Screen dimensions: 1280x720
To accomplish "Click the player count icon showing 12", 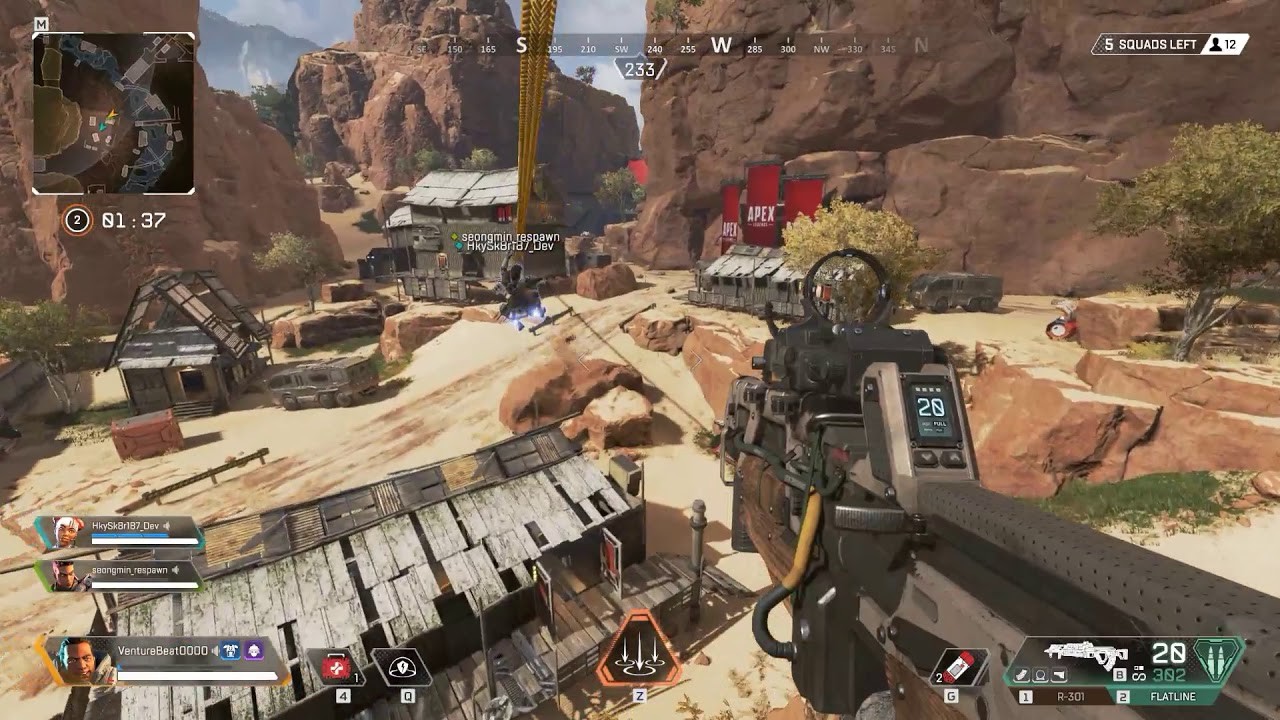I will (1214, 44).
